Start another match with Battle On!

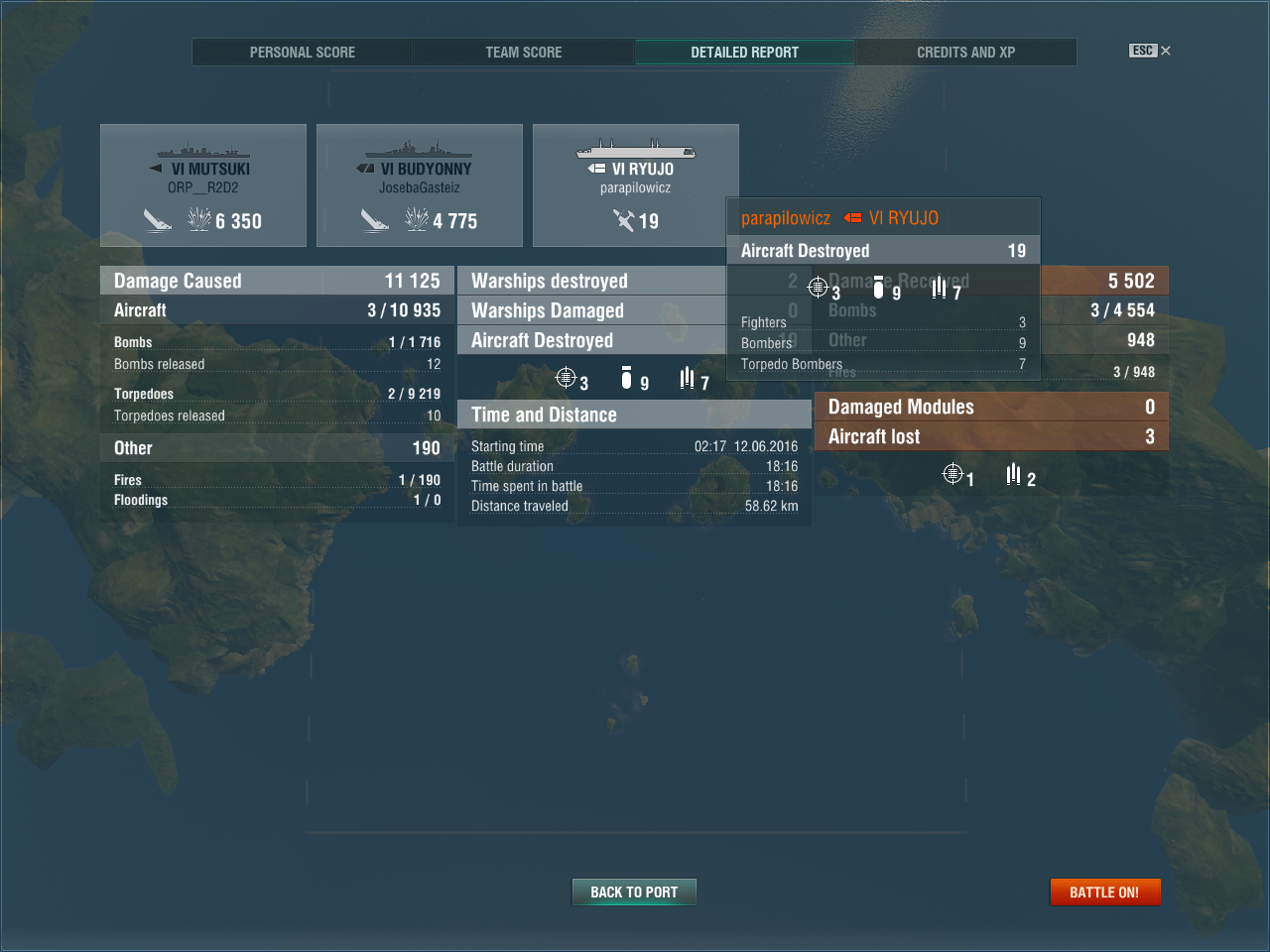(x=1104, y=892)
